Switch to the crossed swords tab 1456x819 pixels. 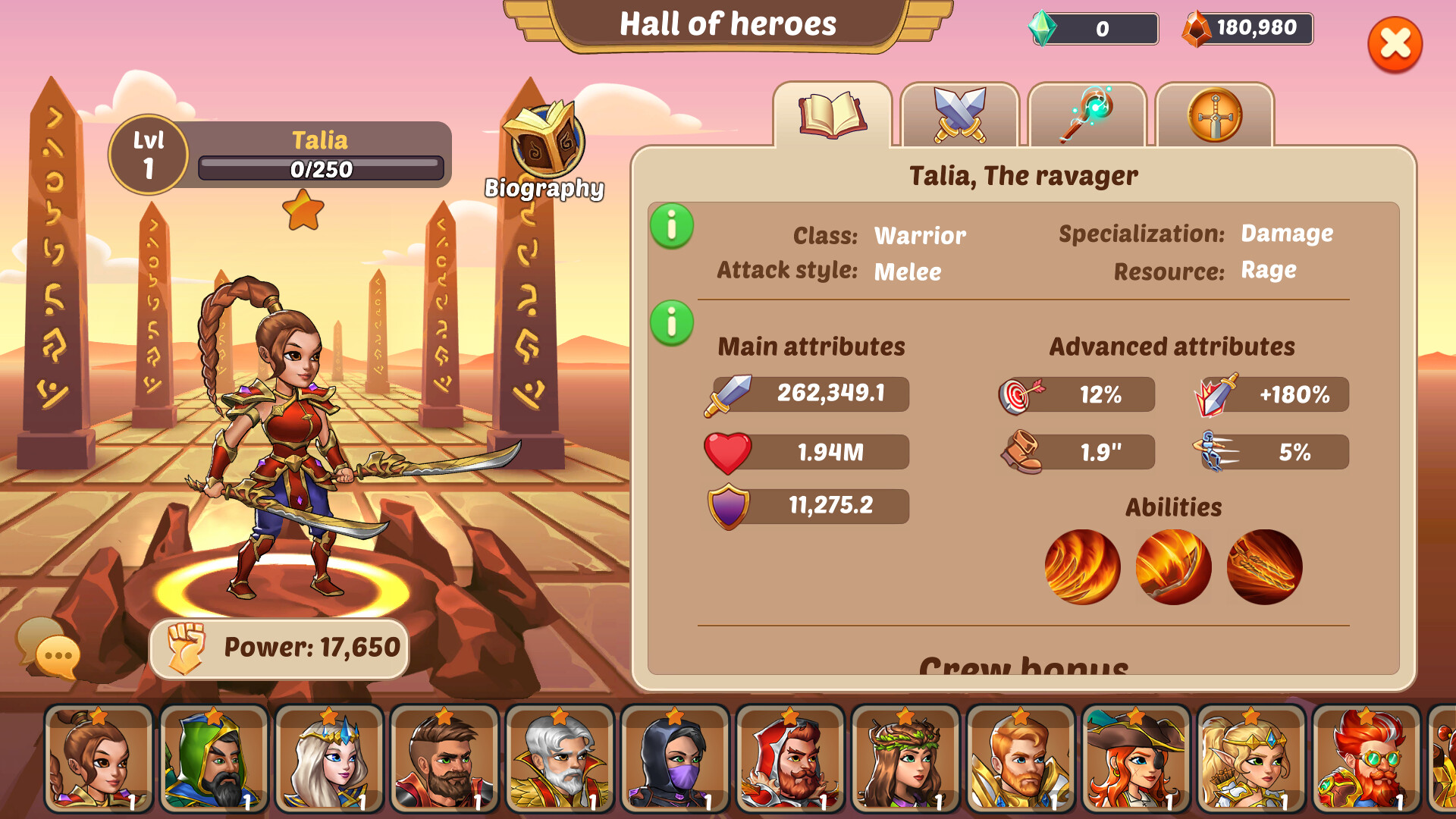959,115
